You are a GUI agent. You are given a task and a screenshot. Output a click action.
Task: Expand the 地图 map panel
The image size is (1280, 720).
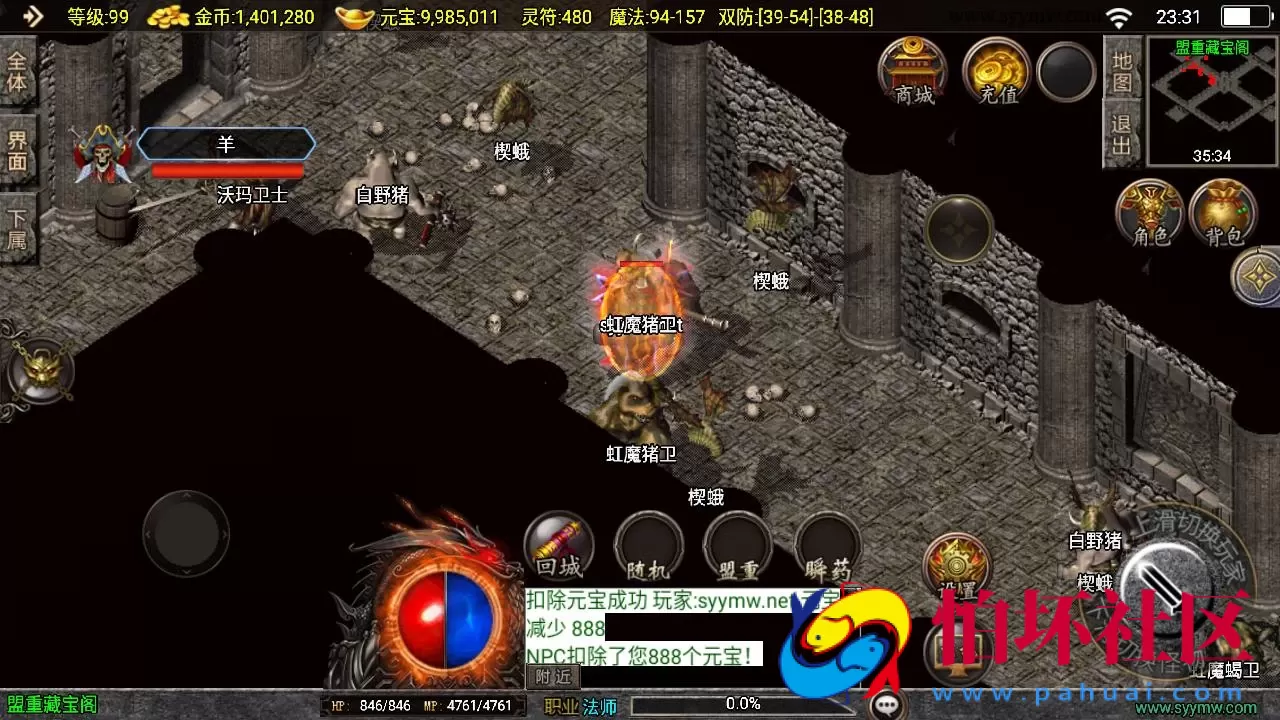pyautogui.click(x=1122, y=70)
